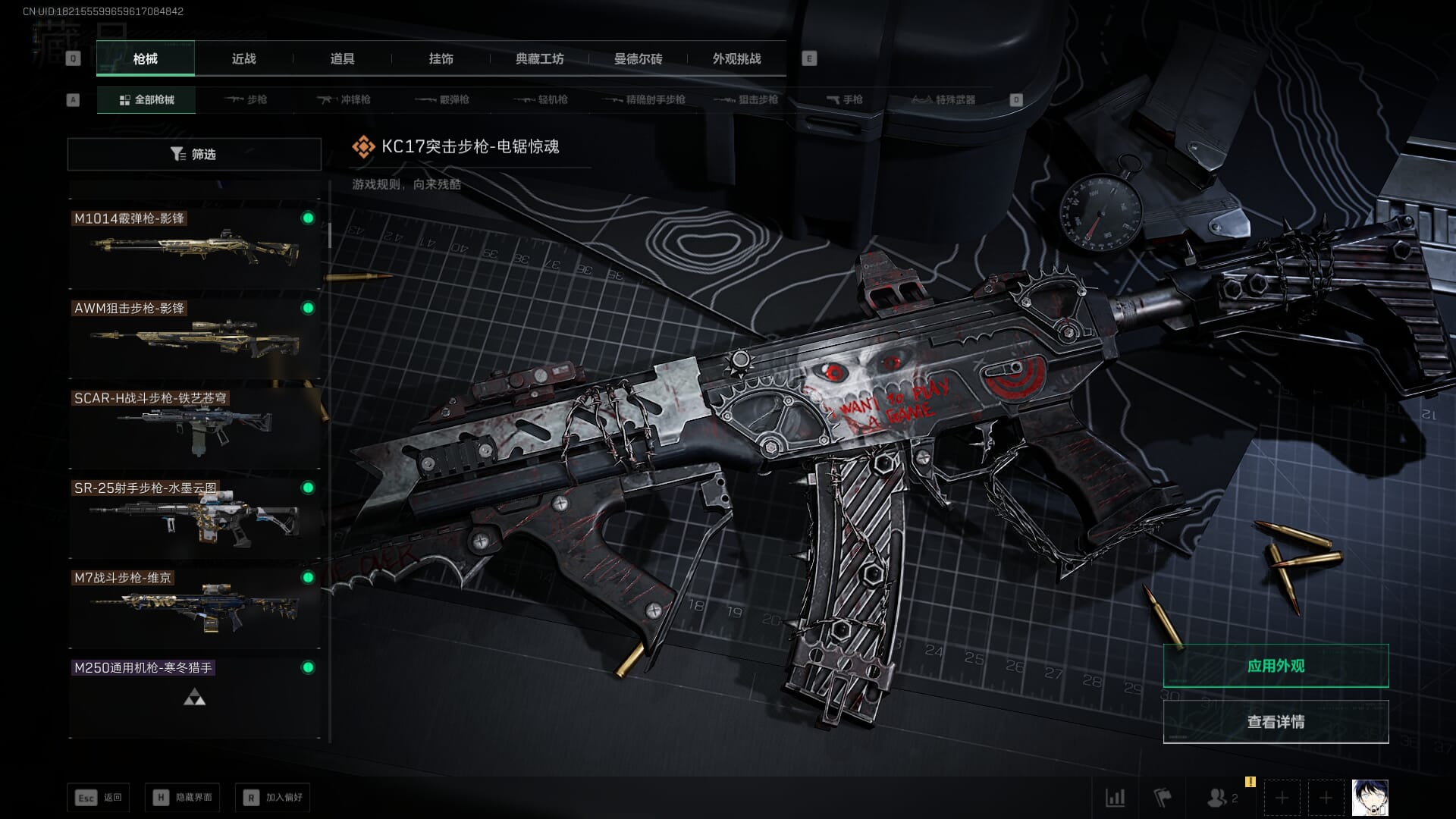Viewport: 1456px width, 819px height.
Task: Filter list to 手枪 pistols
Action: click(x=845, y=99)
